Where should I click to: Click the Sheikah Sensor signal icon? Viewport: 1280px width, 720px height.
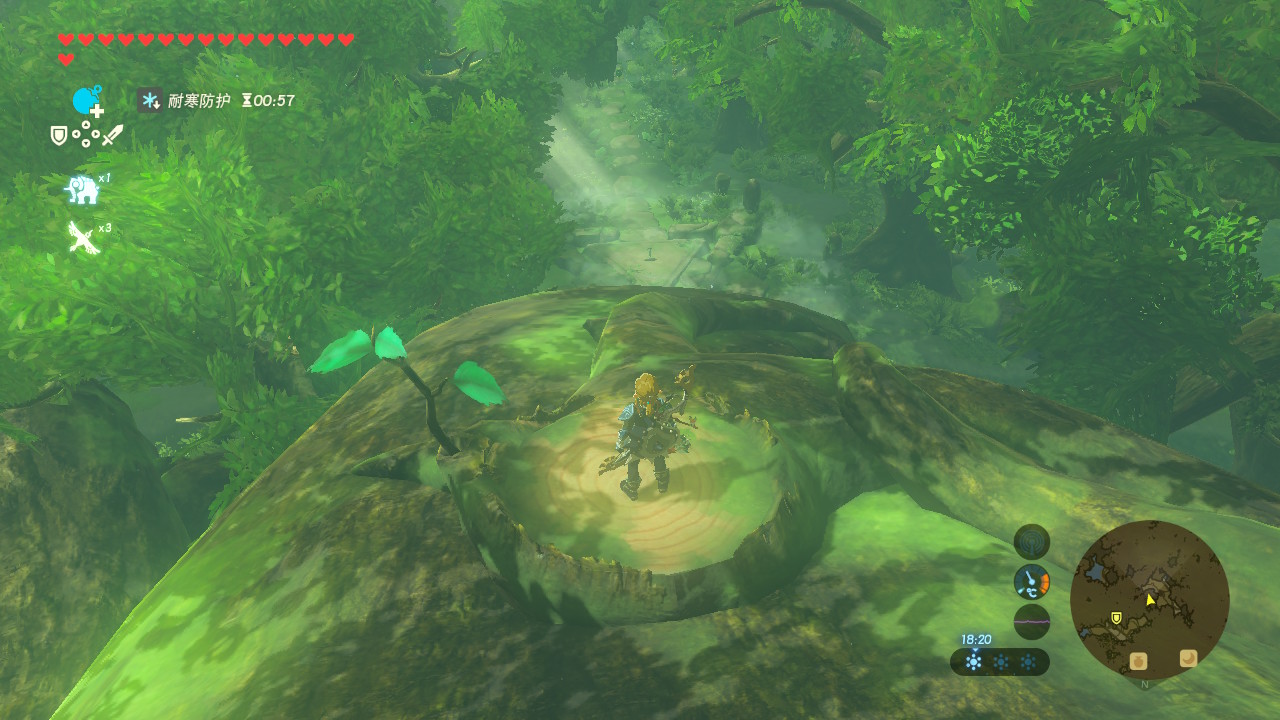coord(1031,541)
